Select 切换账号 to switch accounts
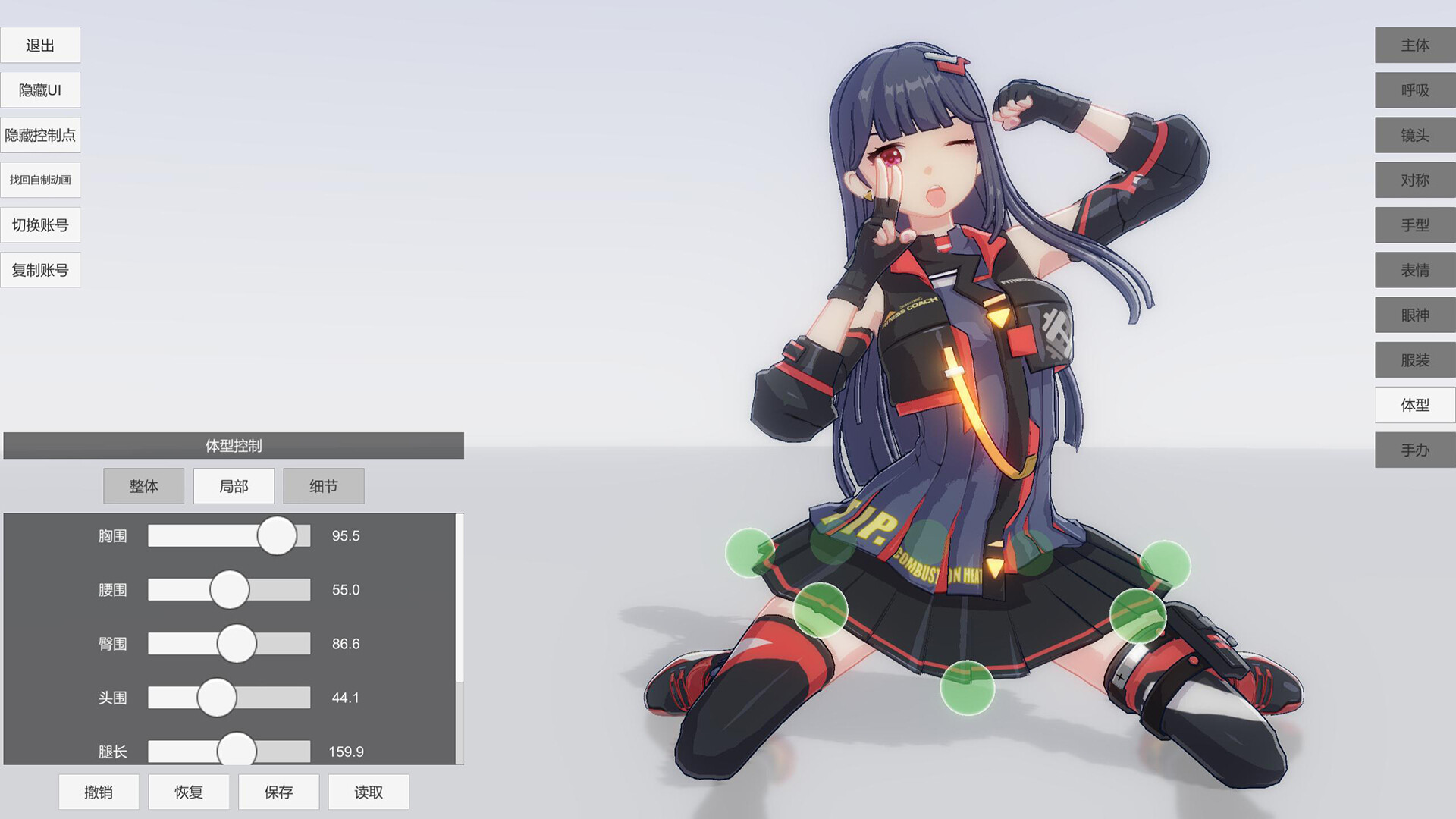1456x819 pixels. (x=41, y=224)
